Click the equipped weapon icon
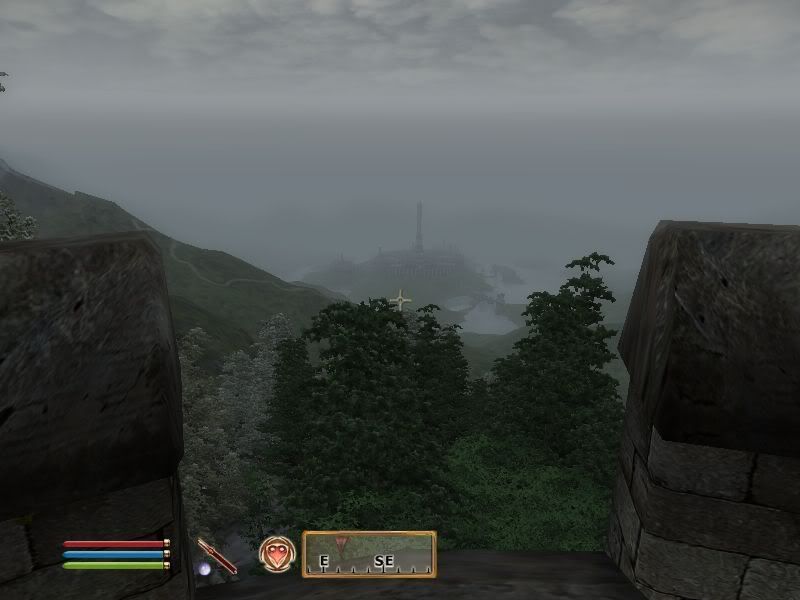800x600 pixels. pyautogui.click(x=216, y=556)
